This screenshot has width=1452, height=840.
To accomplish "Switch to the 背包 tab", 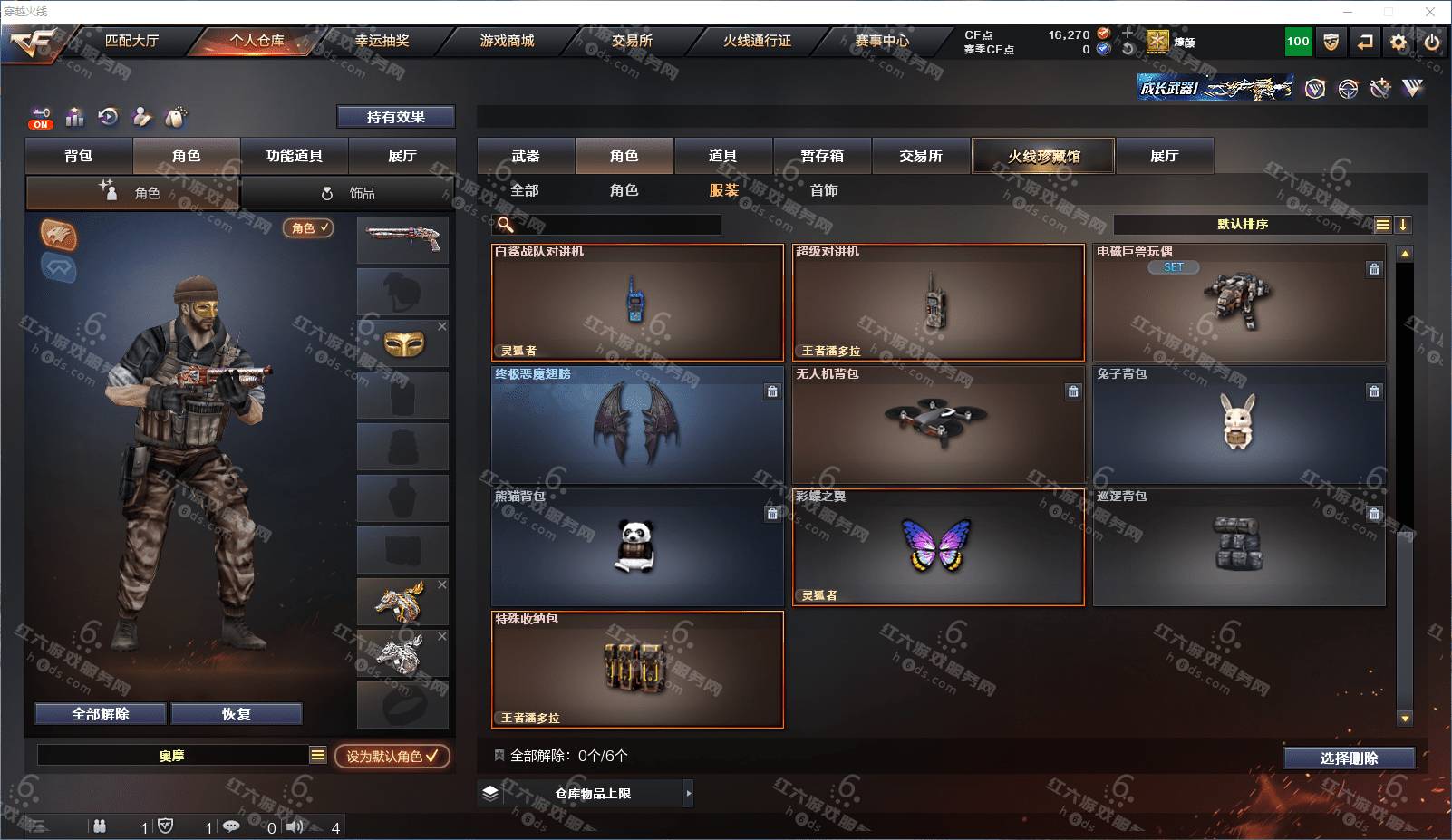I will pyautogui.click(x=79, y=156).
